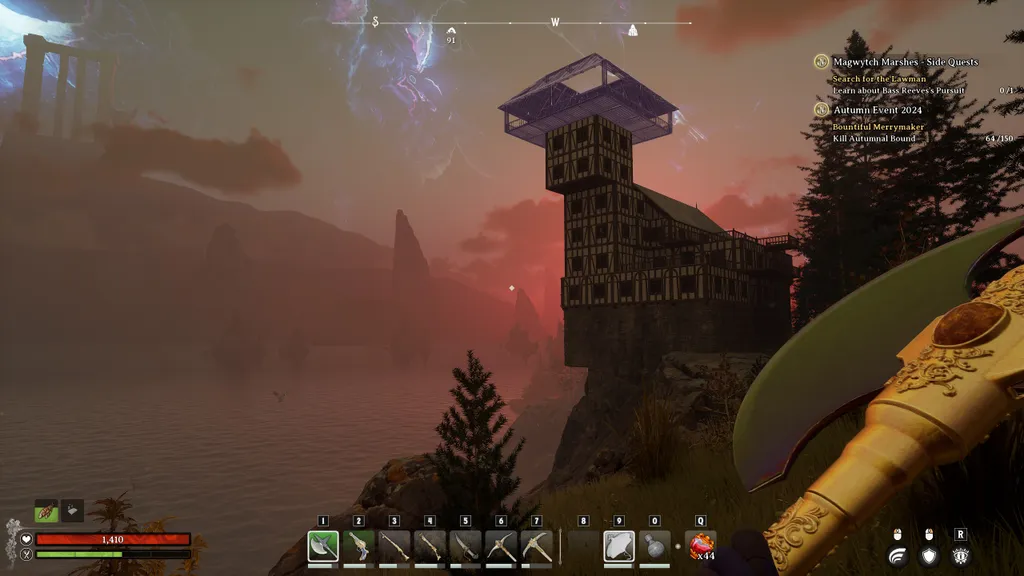Select the white shield in slot 9
This screenshot has width=1024, height=576.
tap(619, 546)
